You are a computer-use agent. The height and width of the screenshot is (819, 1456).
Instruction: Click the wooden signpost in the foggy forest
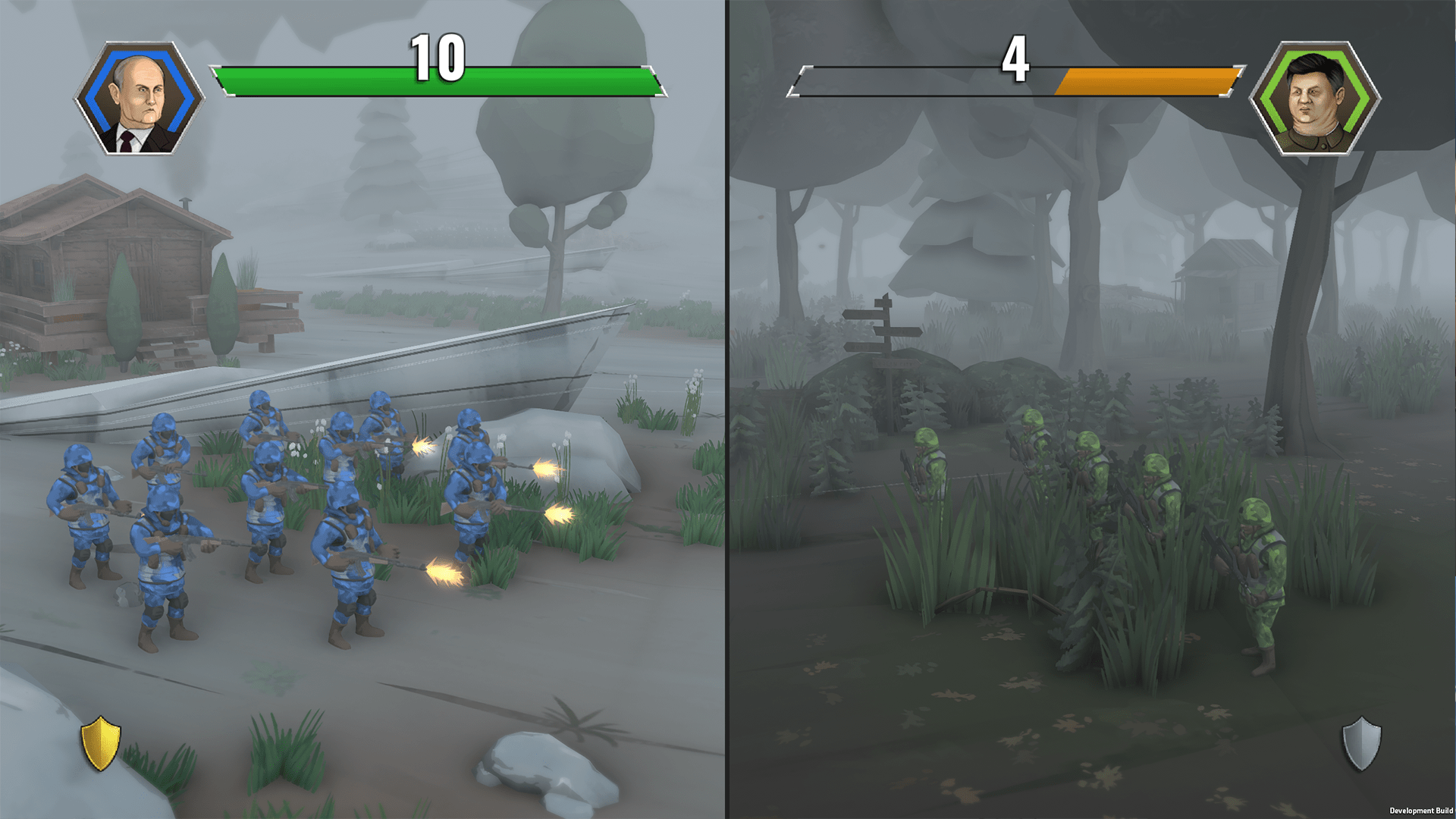tap(887, 334)
